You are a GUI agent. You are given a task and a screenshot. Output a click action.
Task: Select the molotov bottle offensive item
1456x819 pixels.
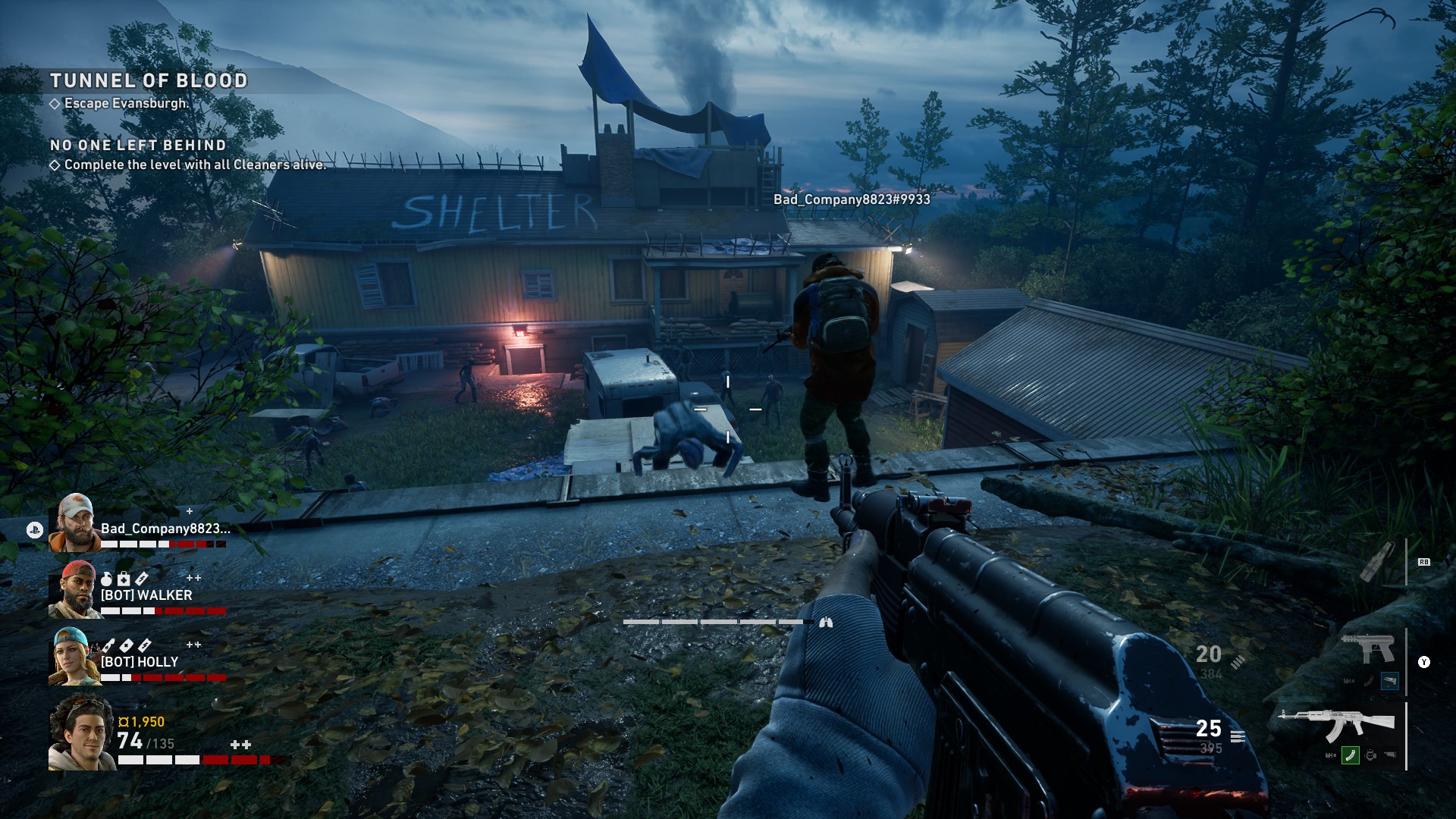pyautogui.click(x=1376, y=560)
